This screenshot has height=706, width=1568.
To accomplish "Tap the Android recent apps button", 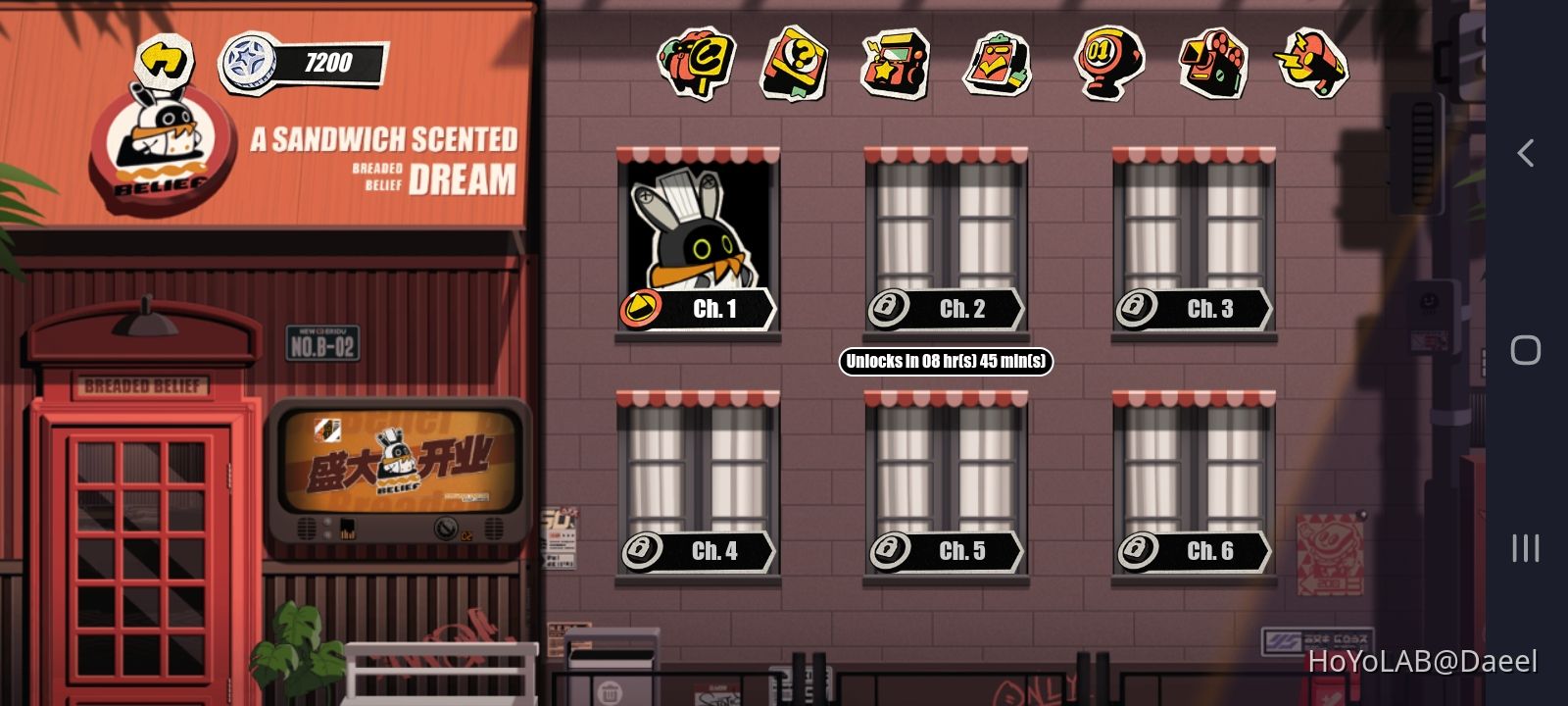I will tap(1525, 549).
